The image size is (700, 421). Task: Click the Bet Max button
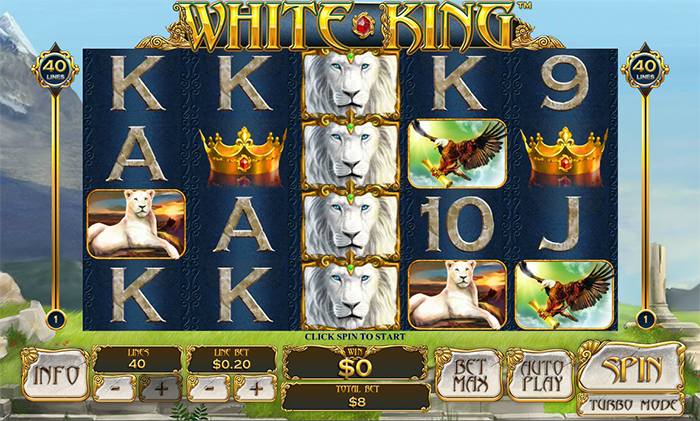point(469,374)
